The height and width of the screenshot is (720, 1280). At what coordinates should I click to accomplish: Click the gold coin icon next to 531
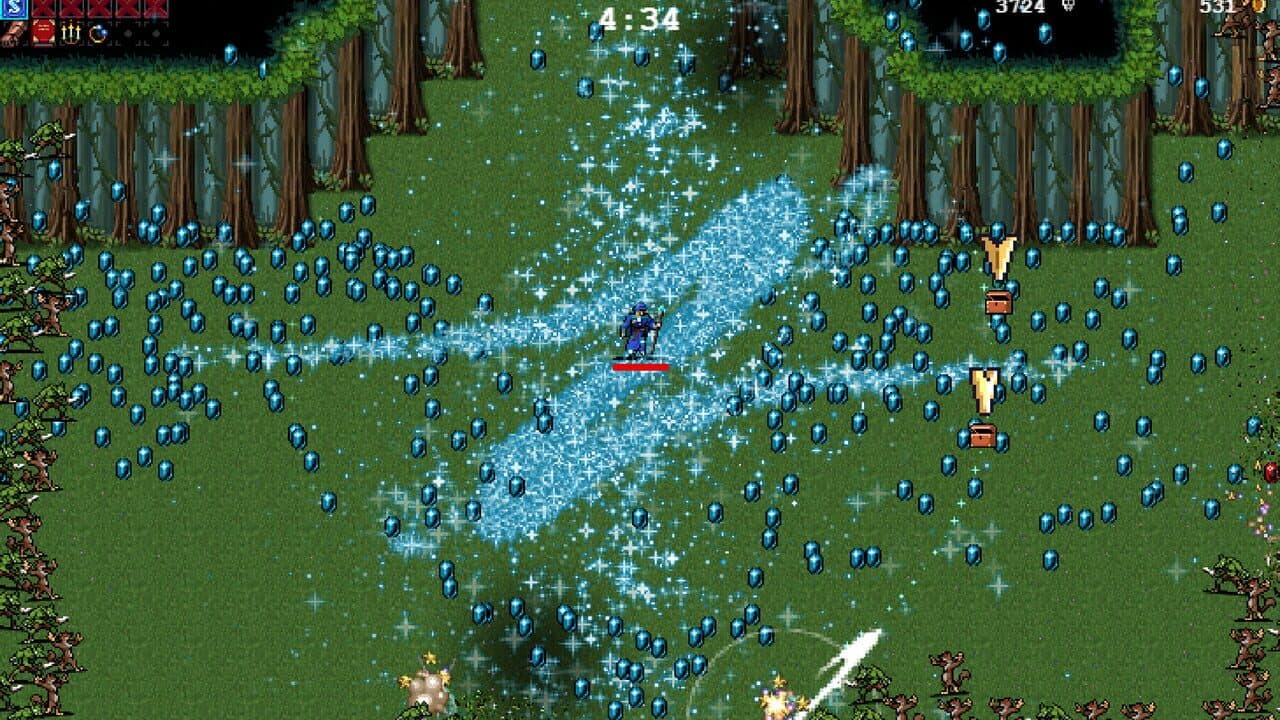pos(1257,7)
